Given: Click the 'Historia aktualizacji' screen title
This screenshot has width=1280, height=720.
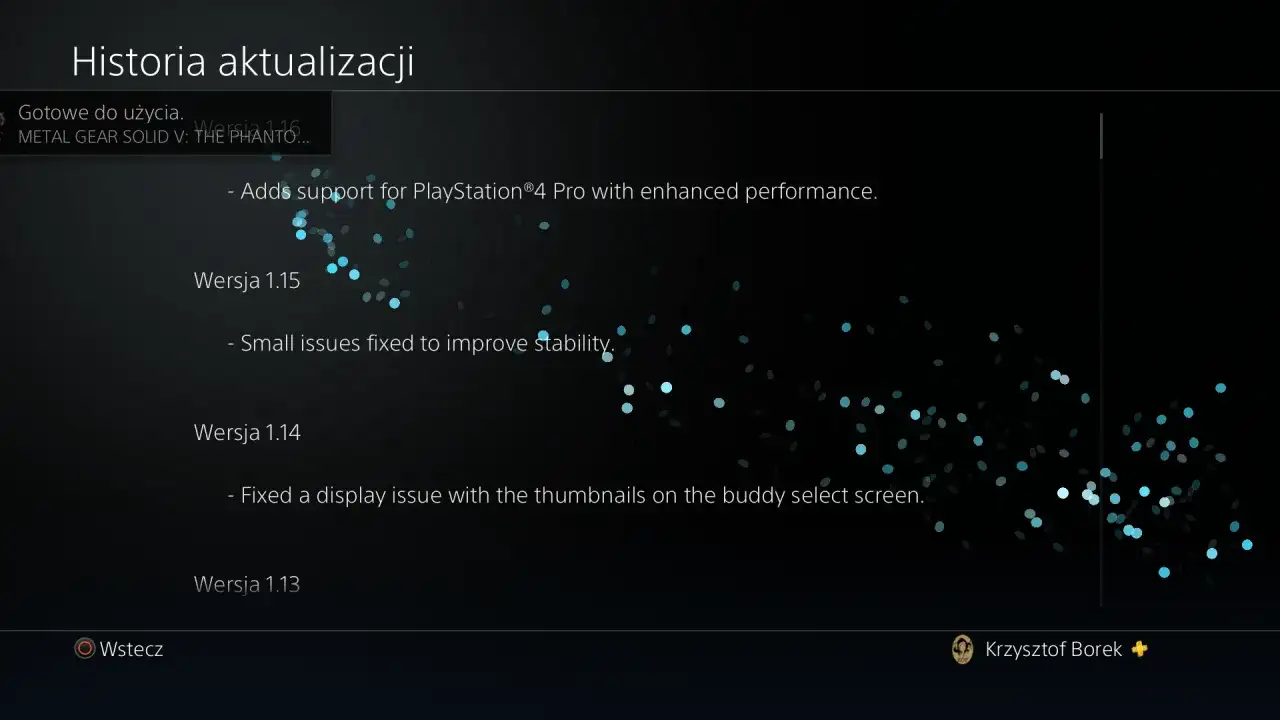Looking at the screenshot, I should [x=243, y=60].
